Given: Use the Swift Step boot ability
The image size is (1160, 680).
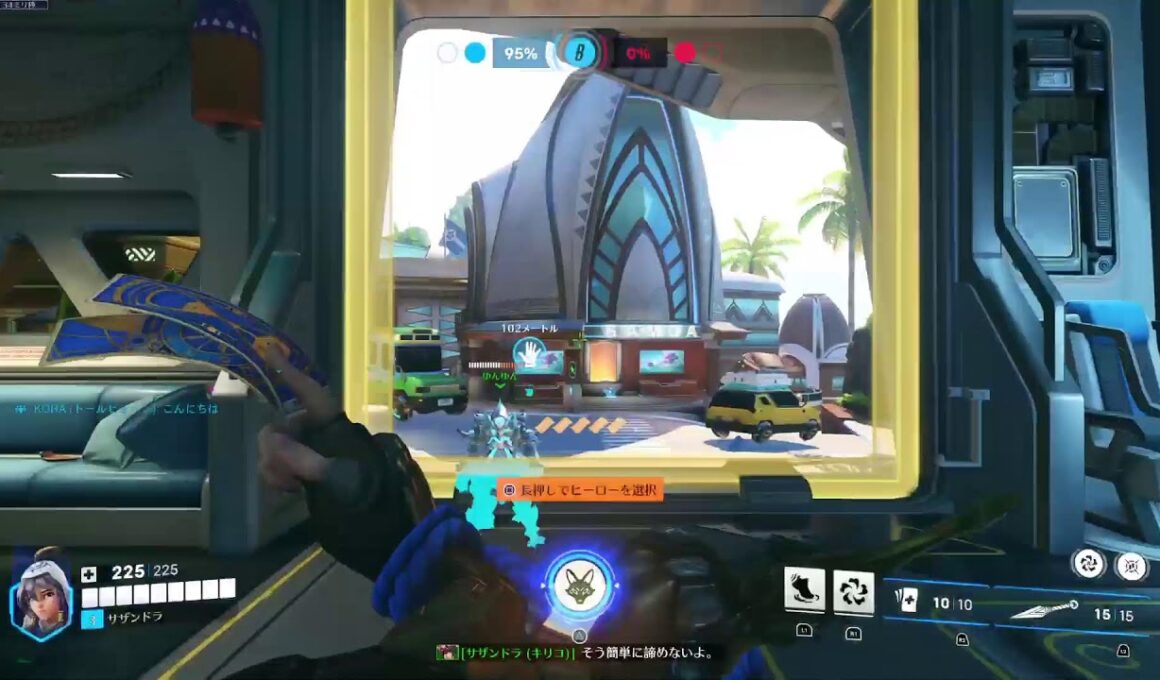Looking at the screenshot, I should (804, 592).
